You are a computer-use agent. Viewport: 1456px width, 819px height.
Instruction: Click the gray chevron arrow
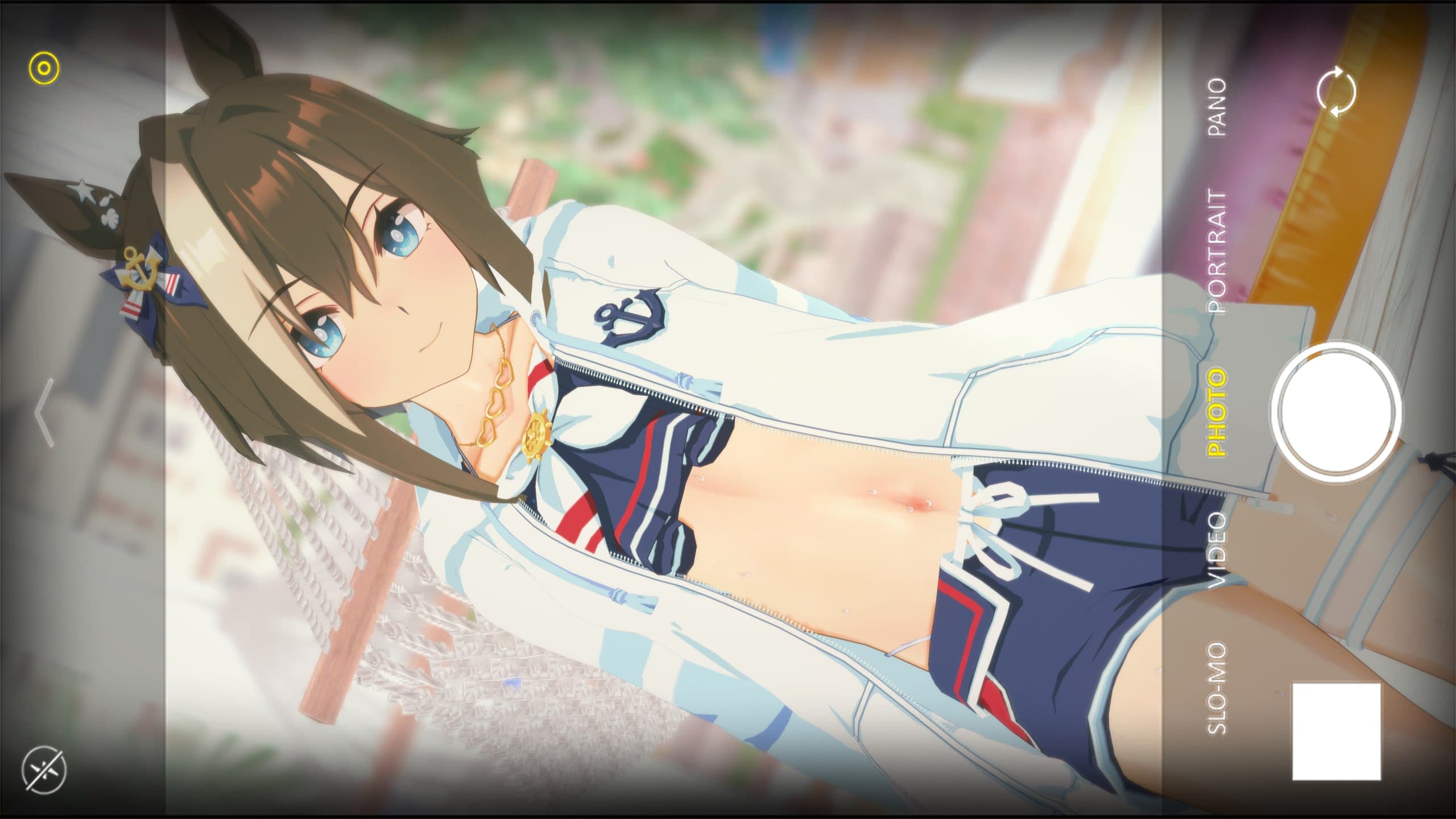point(44,412)
